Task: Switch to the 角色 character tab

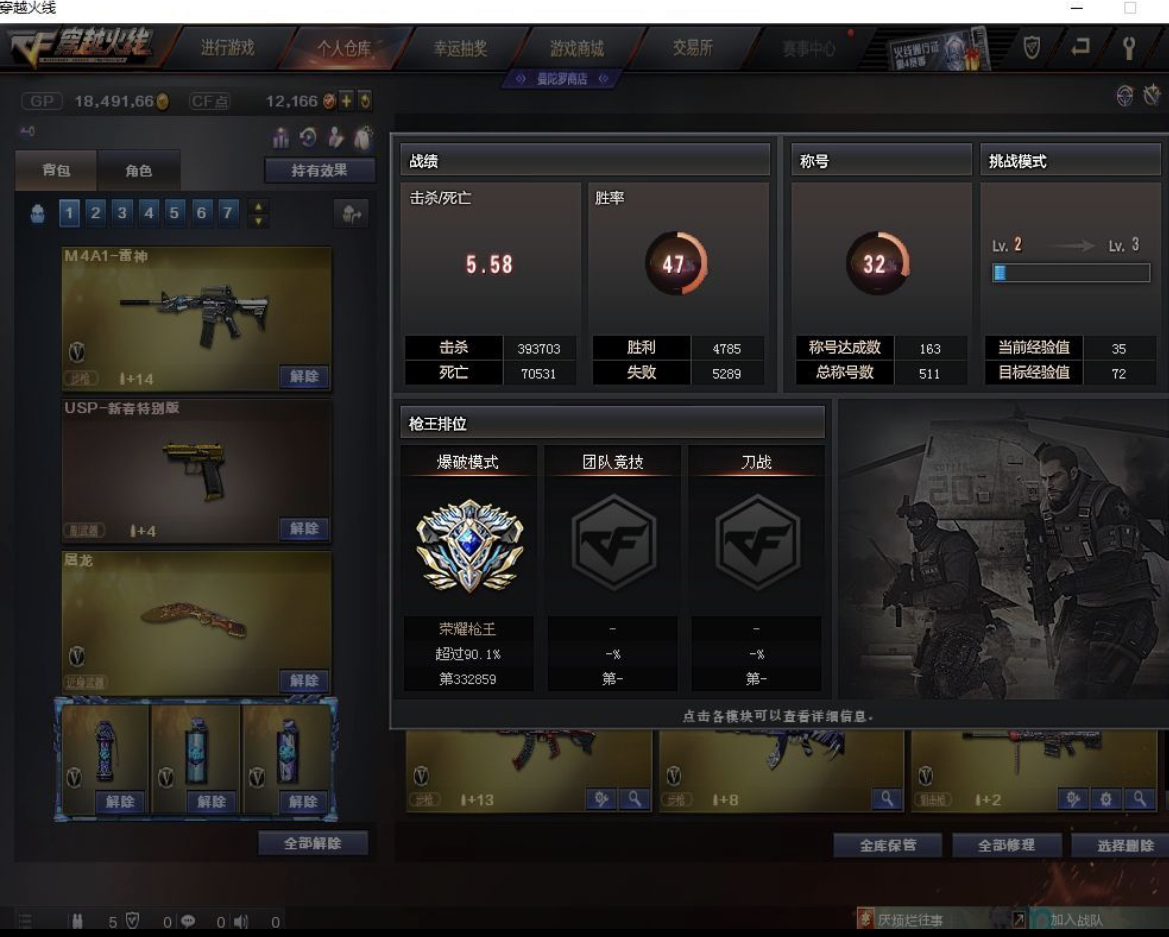Action: 139,171
